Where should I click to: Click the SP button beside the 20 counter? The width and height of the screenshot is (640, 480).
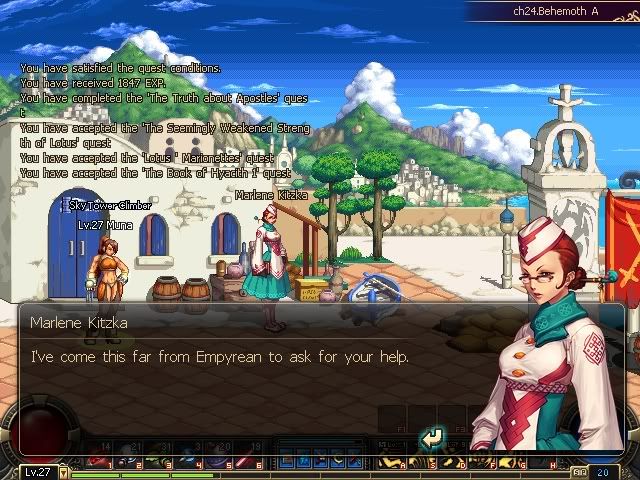(x=578, y=472)
